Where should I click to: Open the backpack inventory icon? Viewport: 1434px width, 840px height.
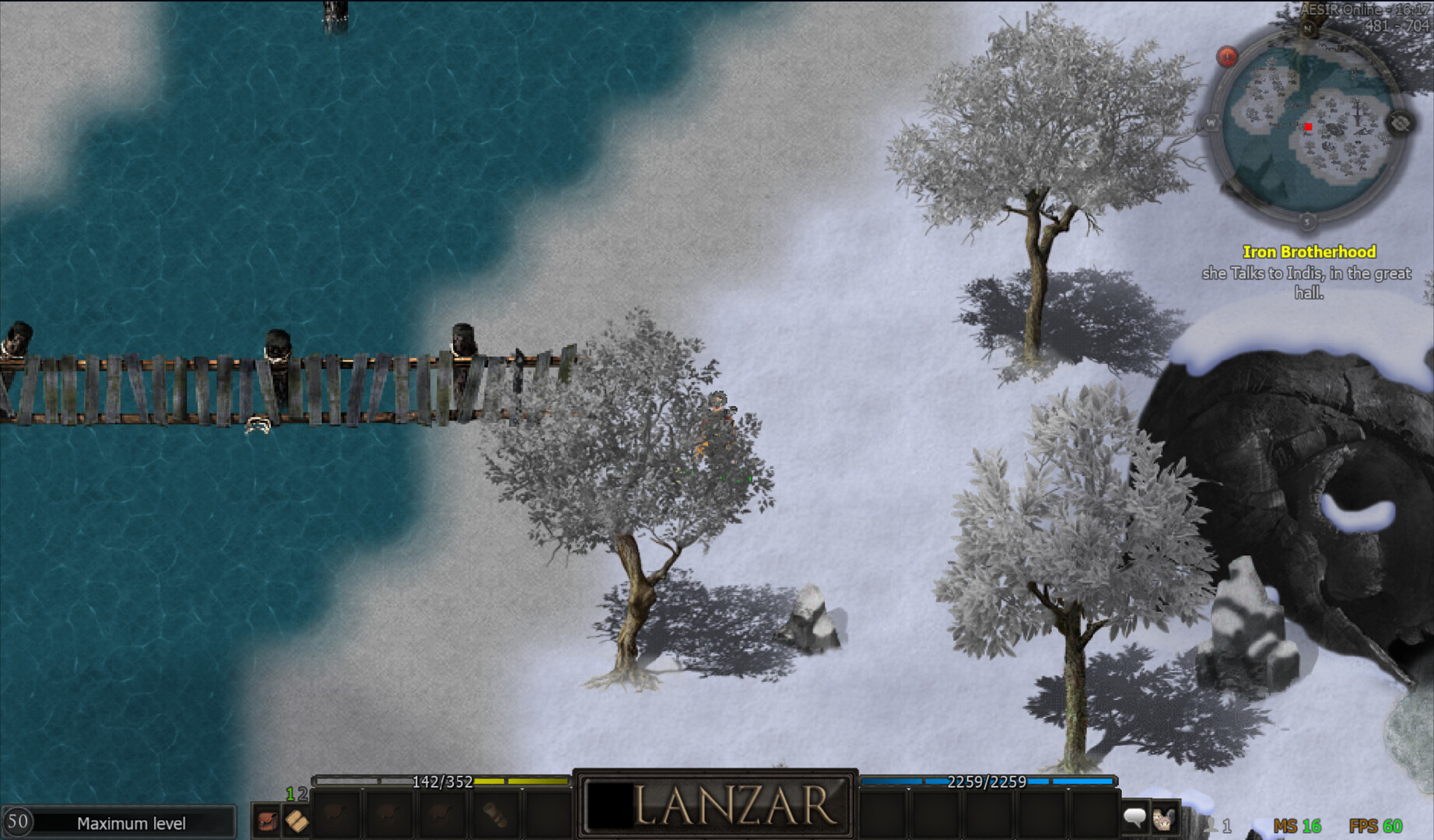267,820
